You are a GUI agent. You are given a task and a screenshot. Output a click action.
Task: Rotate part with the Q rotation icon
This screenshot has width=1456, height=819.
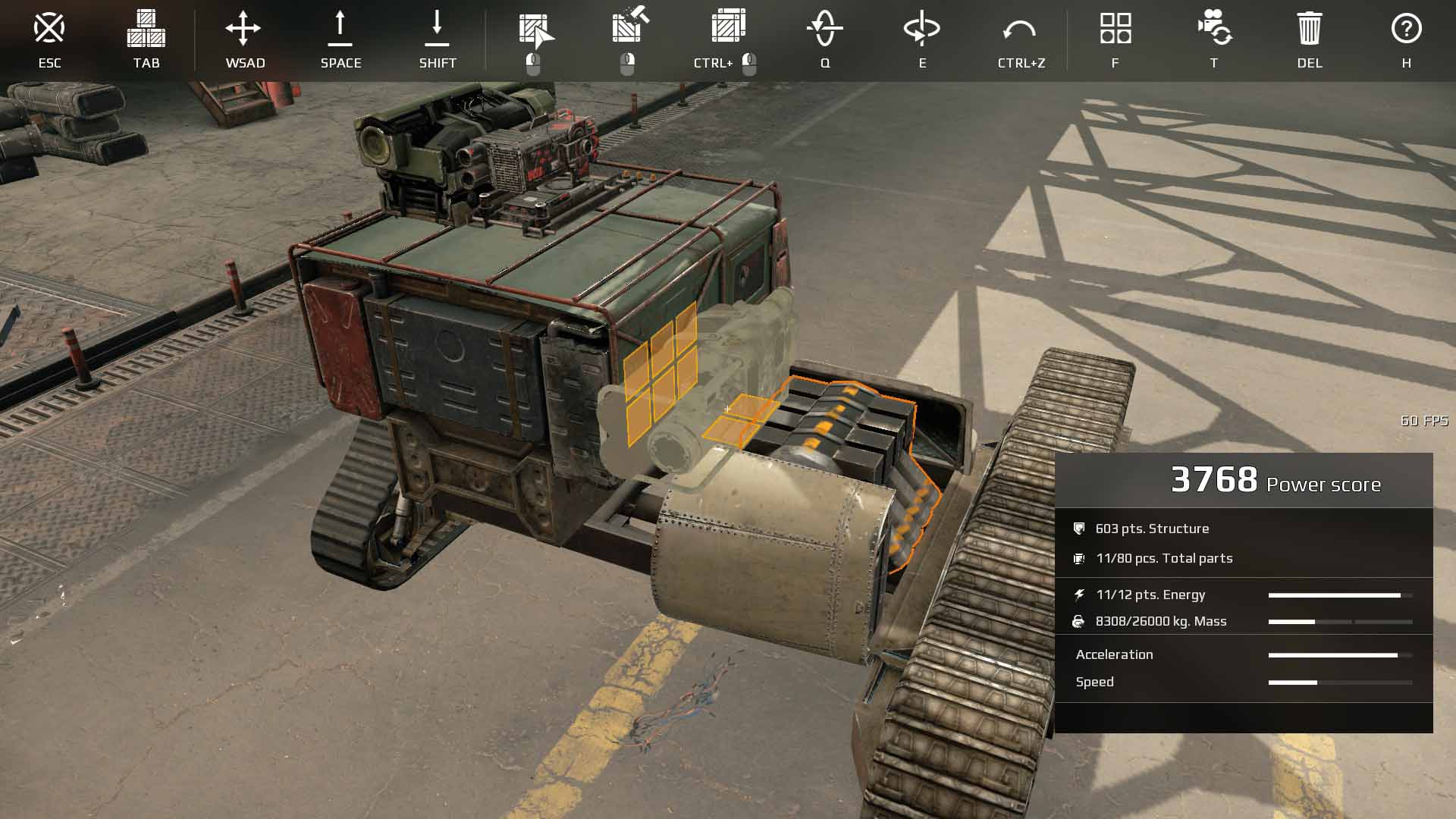tap(825, 29)
